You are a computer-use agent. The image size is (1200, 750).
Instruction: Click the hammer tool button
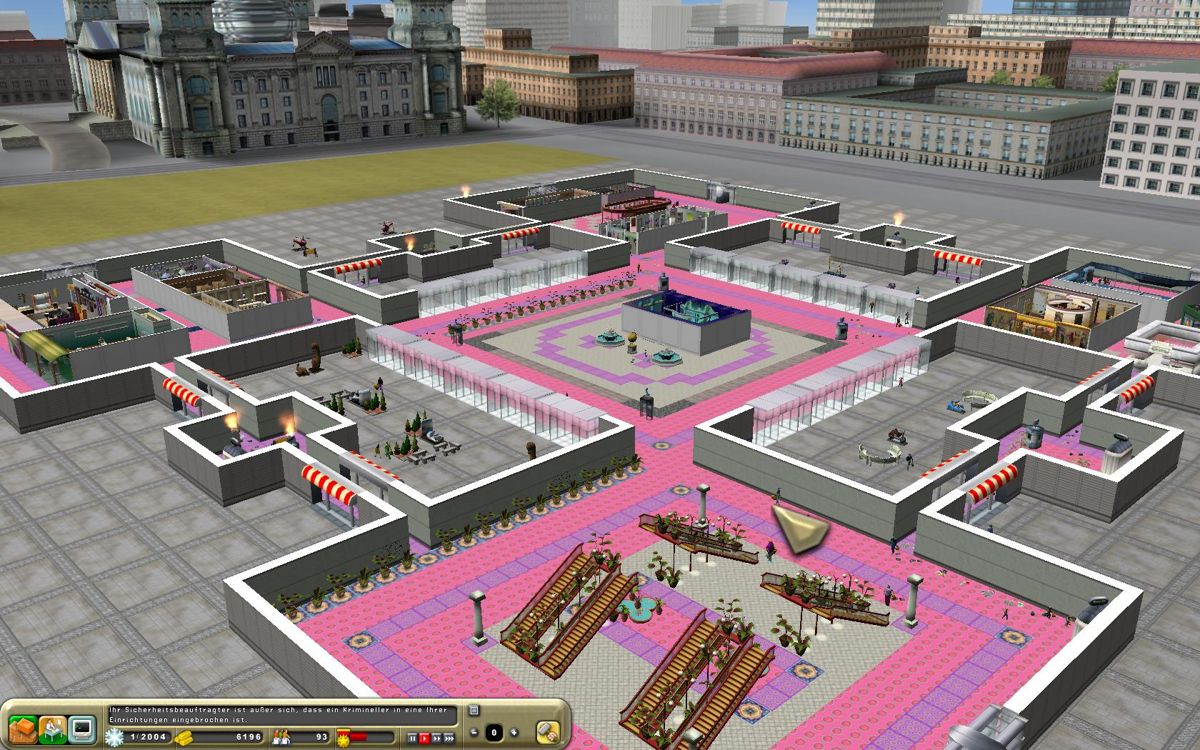[547, 731]
